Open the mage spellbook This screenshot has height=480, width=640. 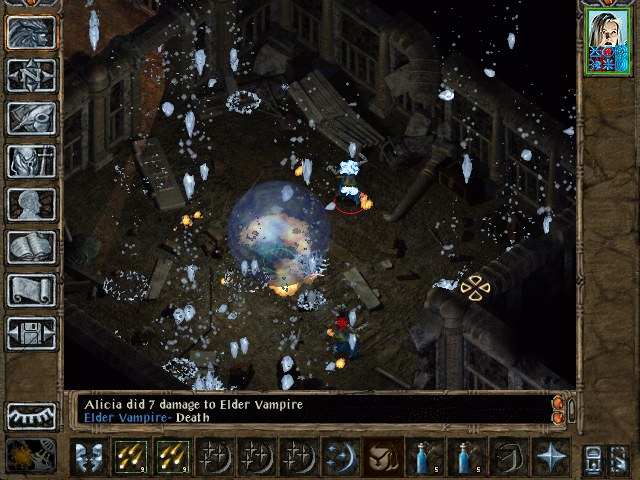pyautogui.click(x=31, y=247)
